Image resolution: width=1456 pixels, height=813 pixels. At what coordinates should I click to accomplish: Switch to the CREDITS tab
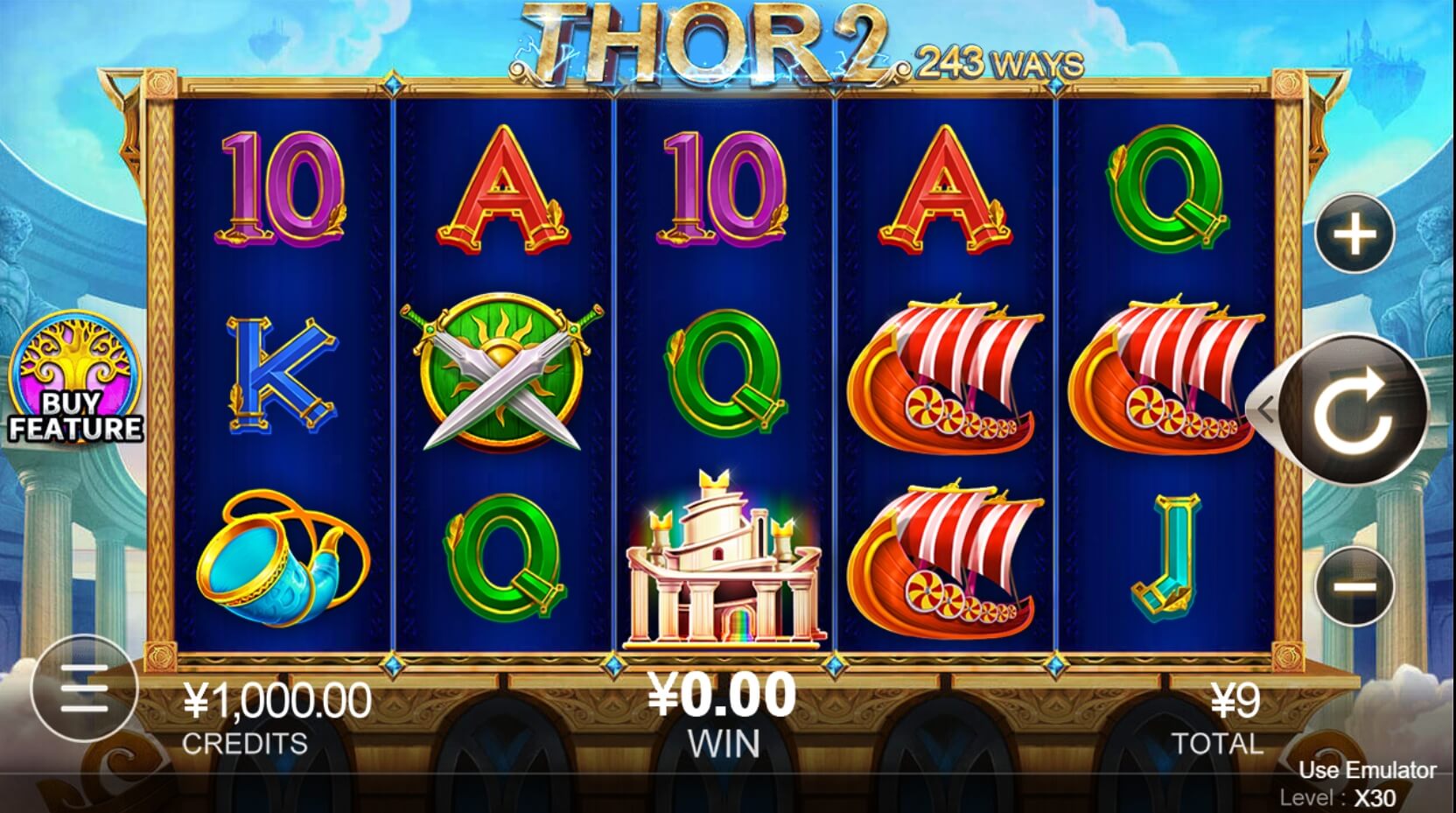[242, 743]
